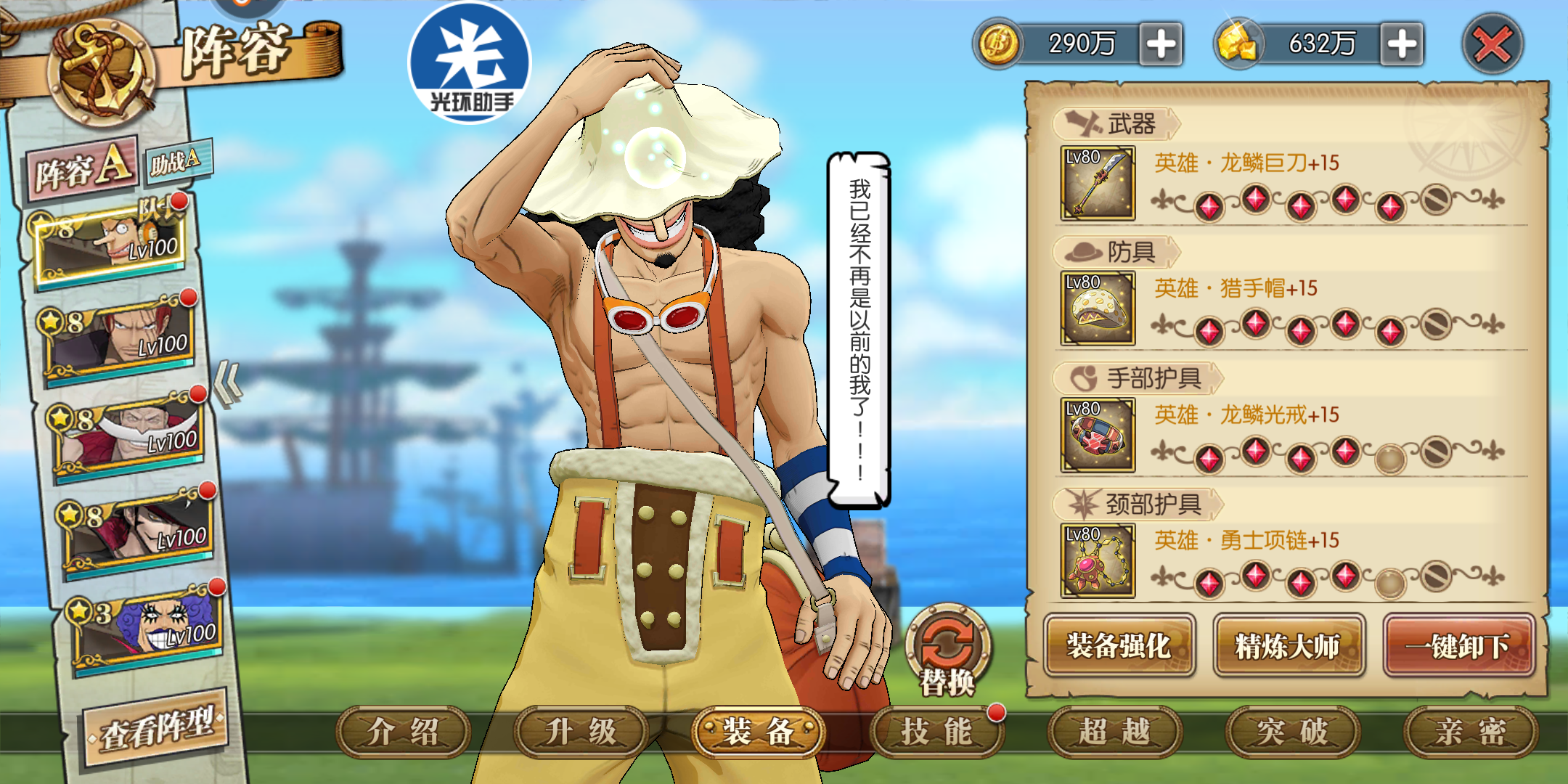Close the lineup screen with the red X
Viewport: 1568px width, 784px height.
tap(1492, 45)
